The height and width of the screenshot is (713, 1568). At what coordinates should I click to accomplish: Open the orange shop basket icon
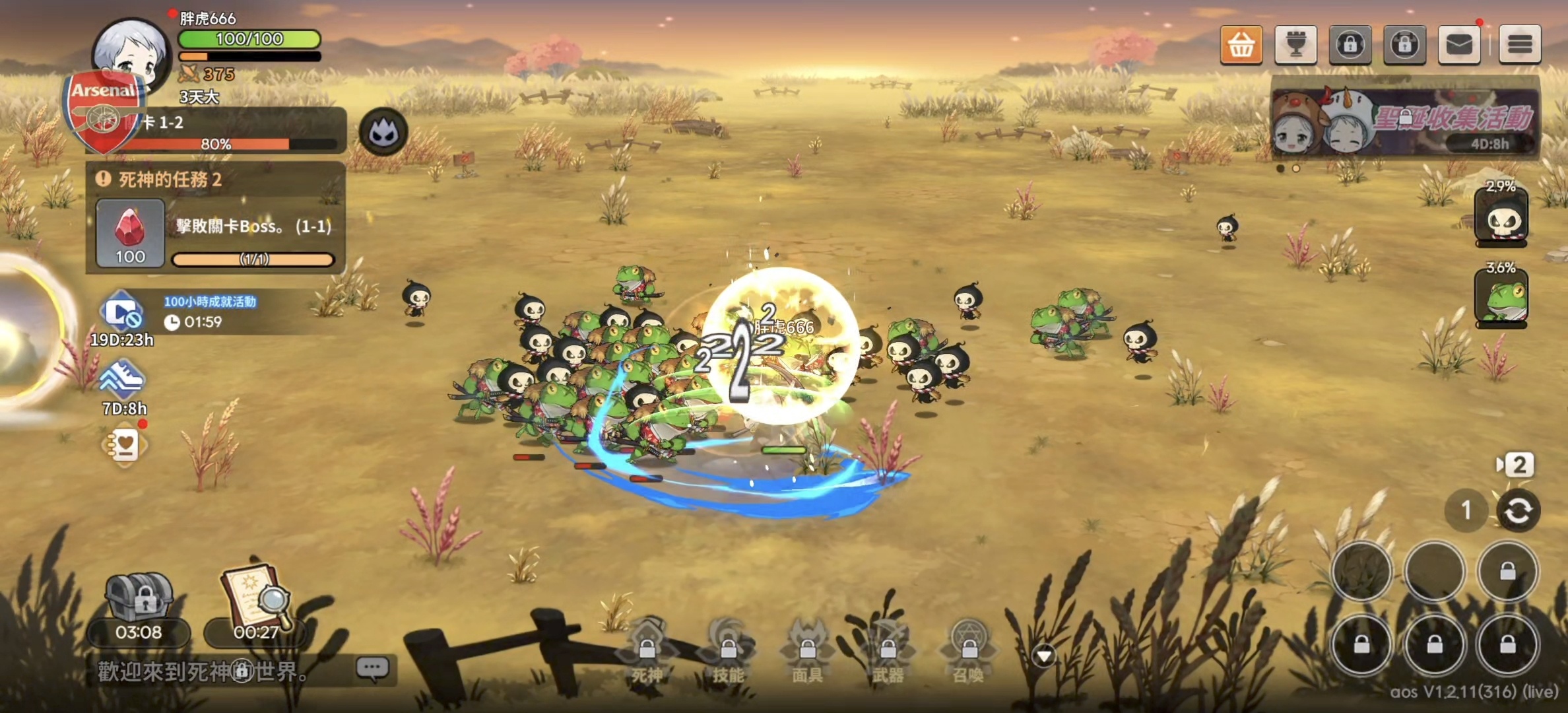[1241, 44]
